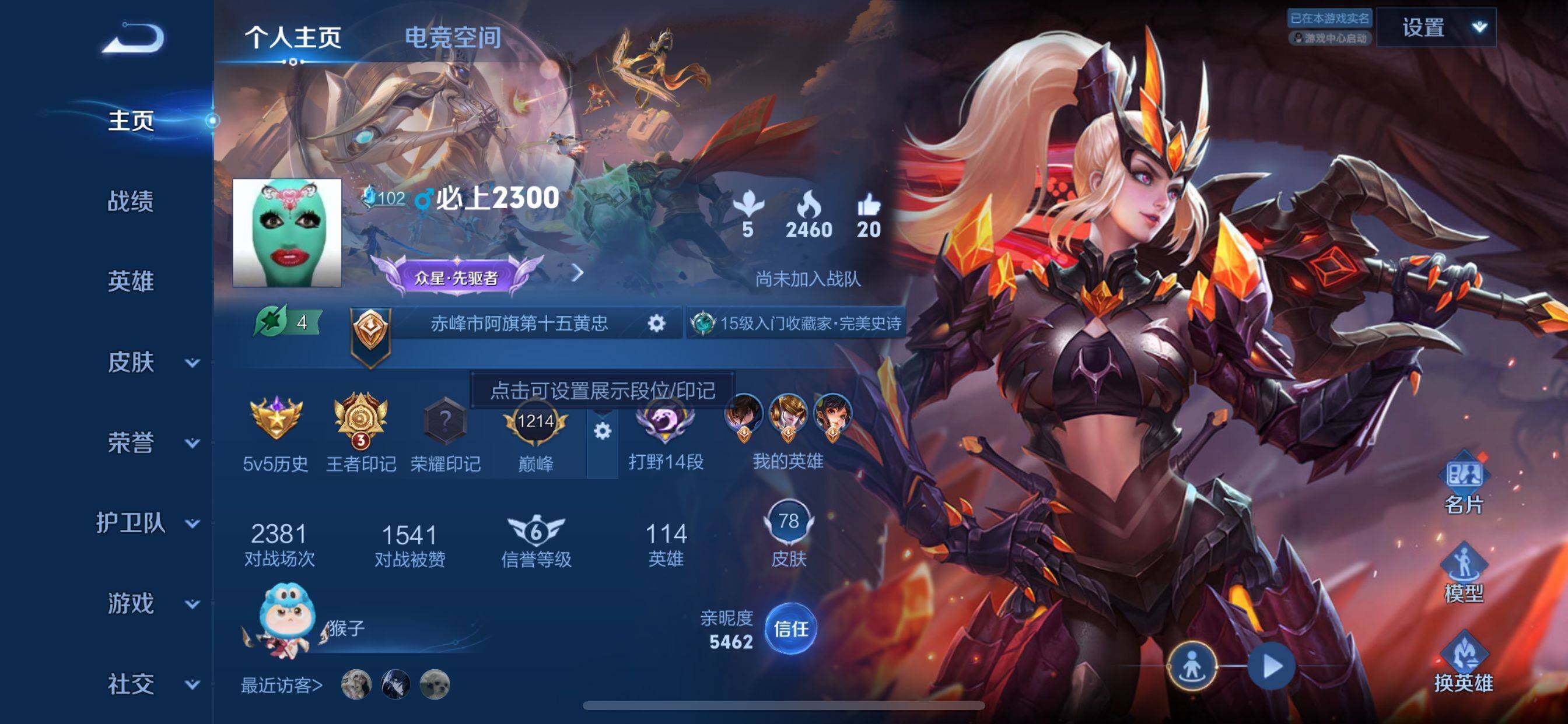Open the 战绩 match history section
The image size is (1568, 724).
coord(130,201)
